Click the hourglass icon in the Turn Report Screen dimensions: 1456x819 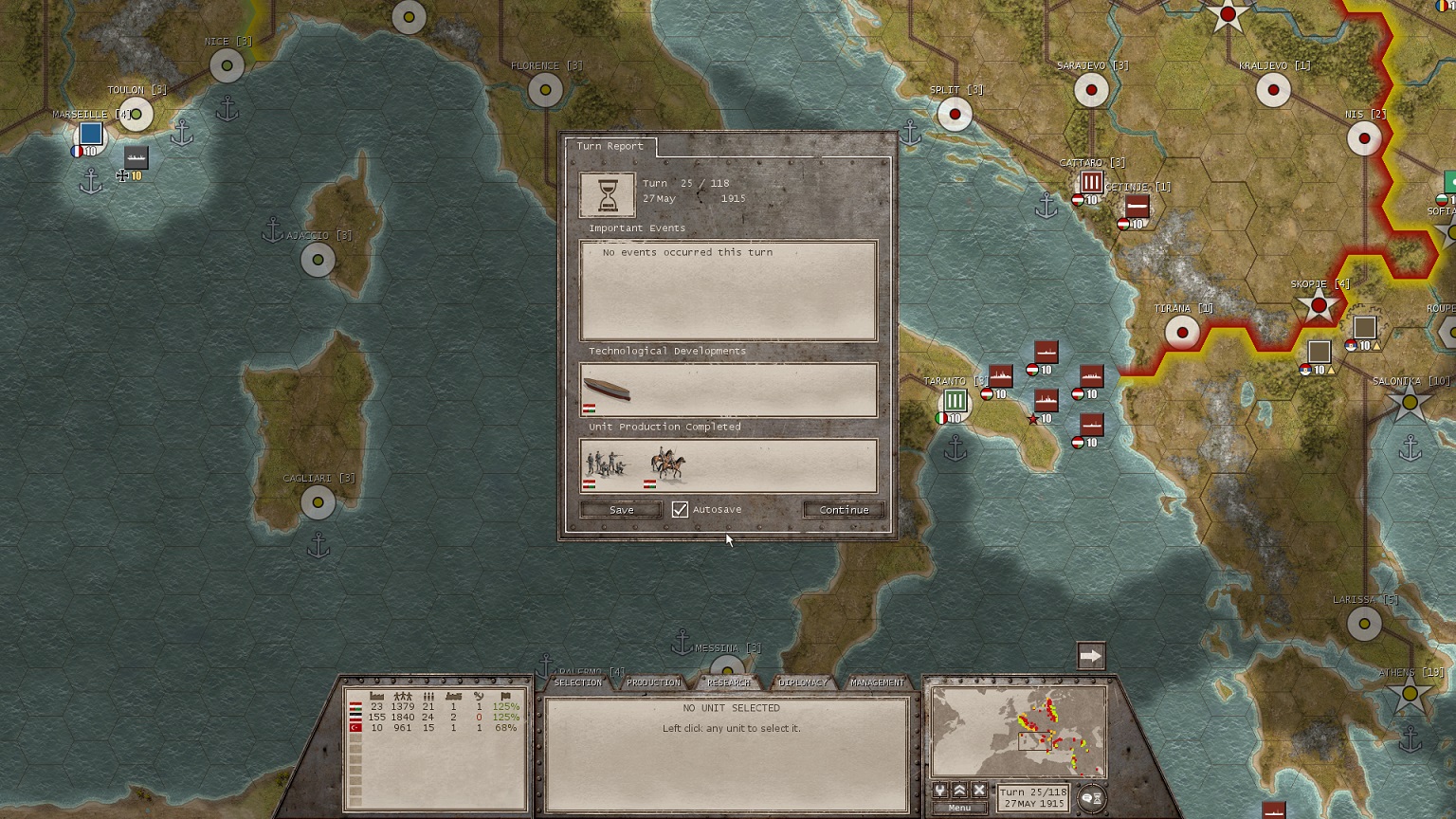tap(607, 194)
